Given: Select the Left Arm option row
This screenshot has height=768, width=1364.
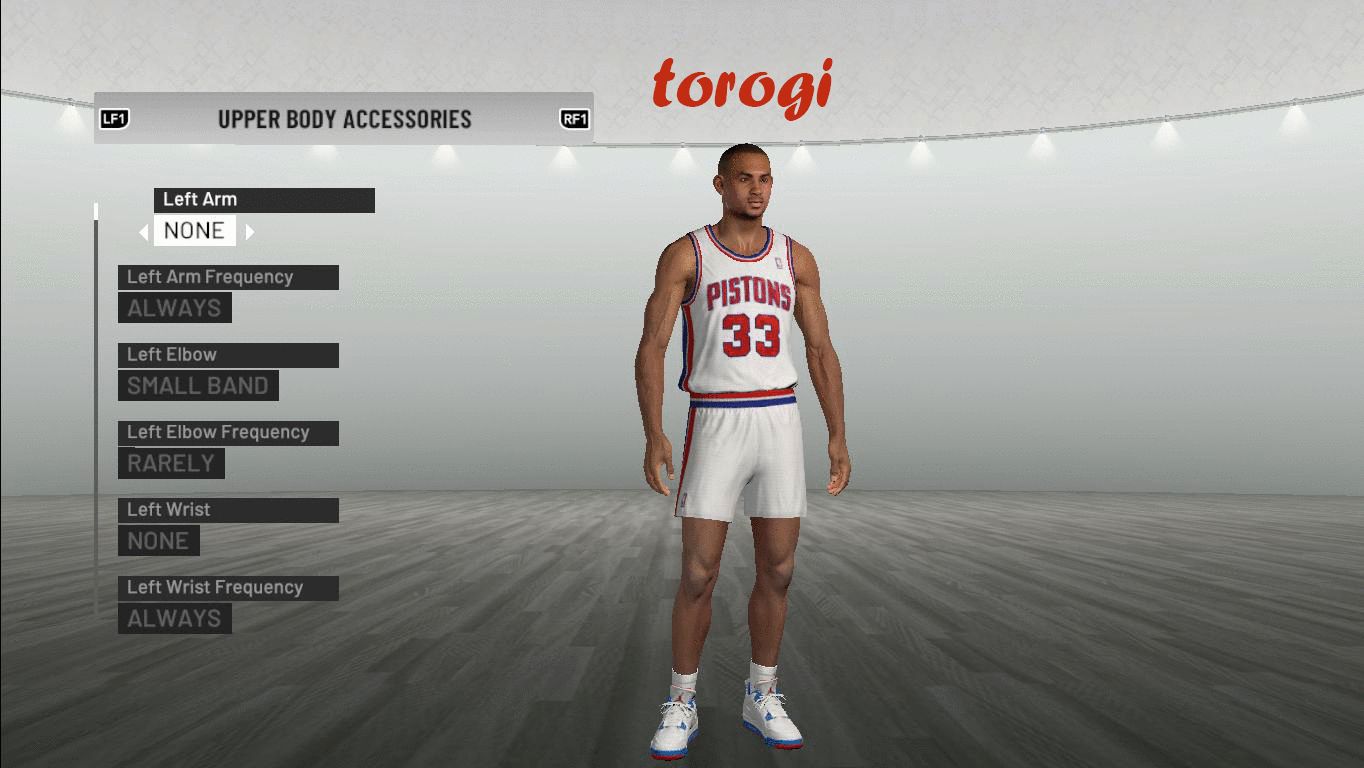Looking at the screenshot, I should [264, 200].
